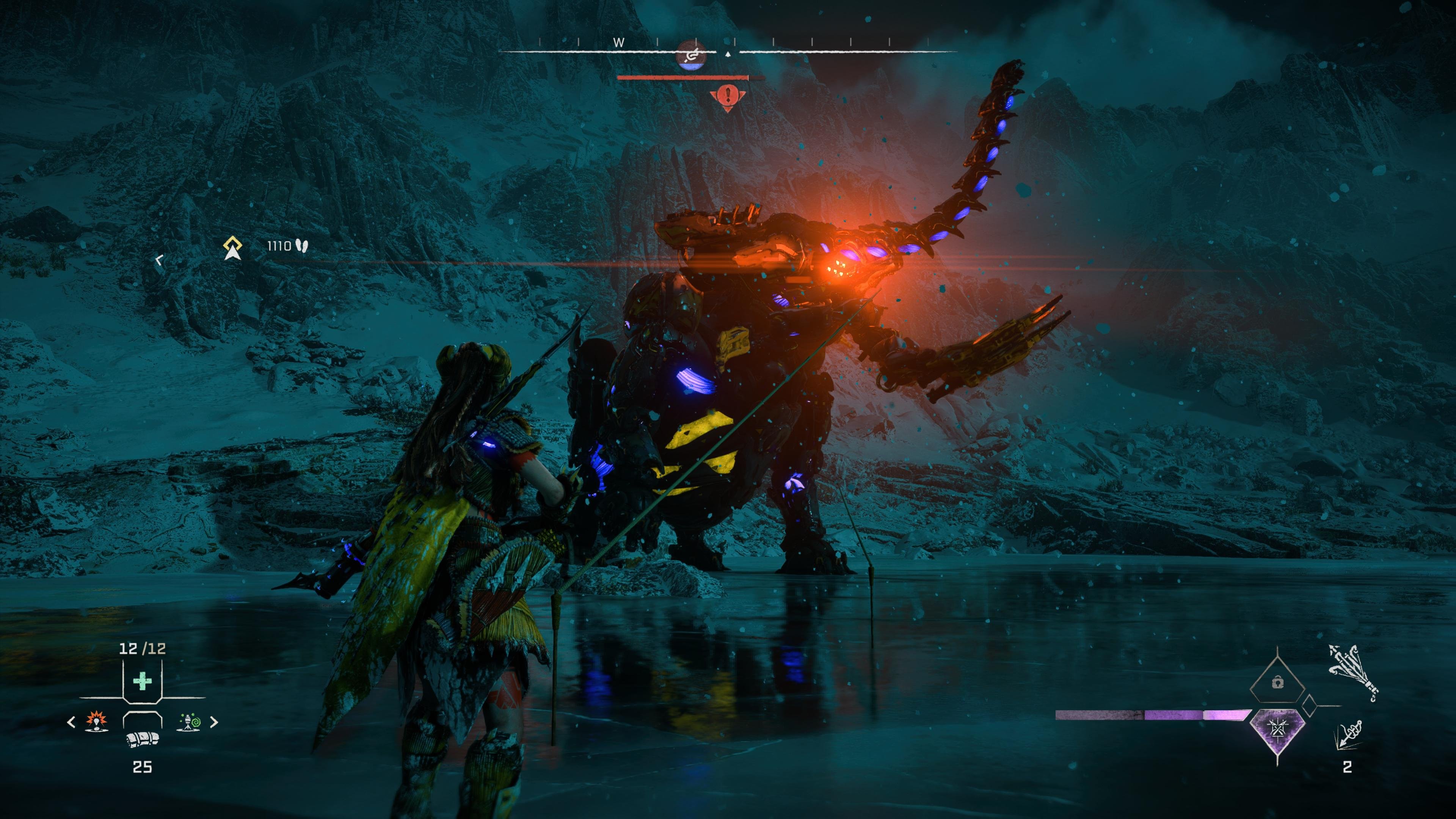Select the yellow quest waypoint marker
This screenshot has width=1456, height=819.
pos(232,248)
